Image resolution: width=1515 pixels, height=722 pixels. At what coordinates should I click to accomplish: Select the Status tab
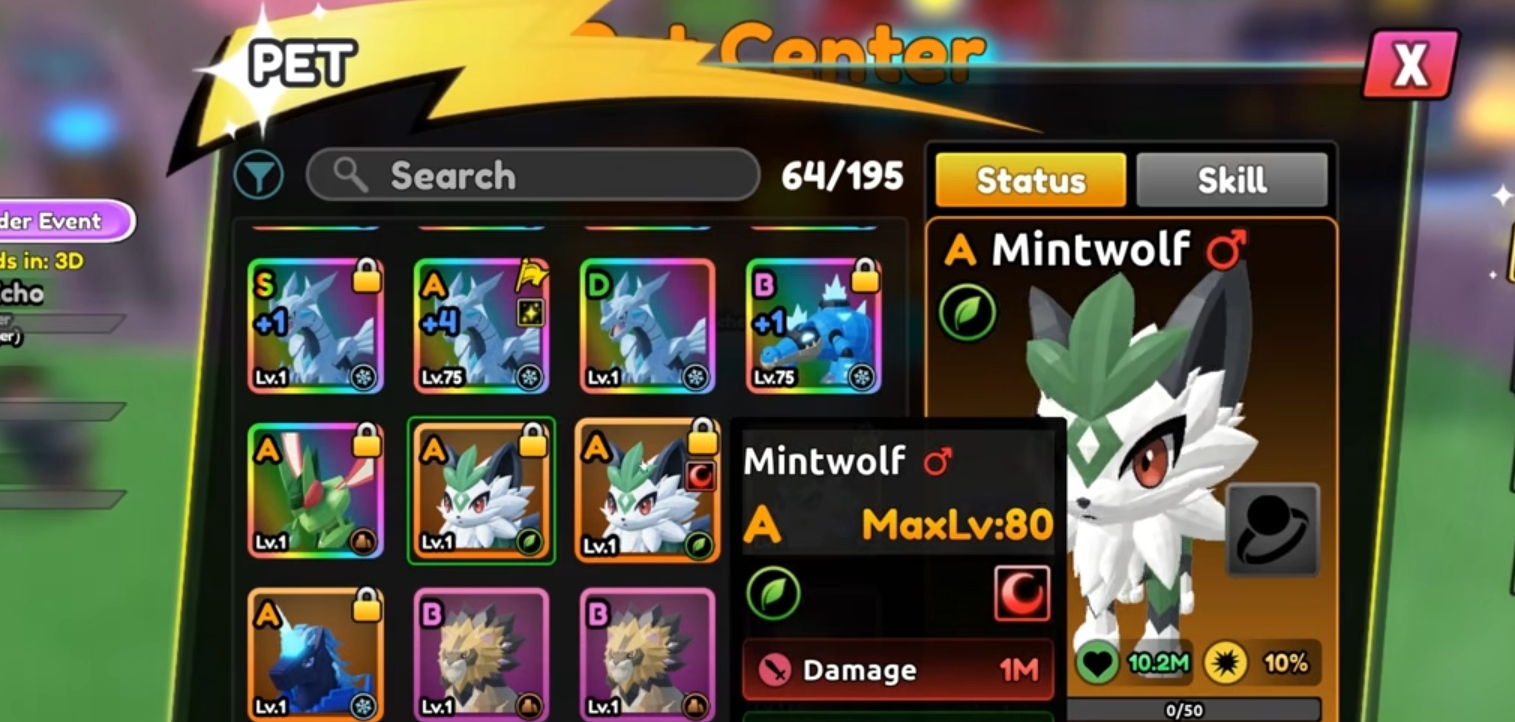[x=1029, y=181]
